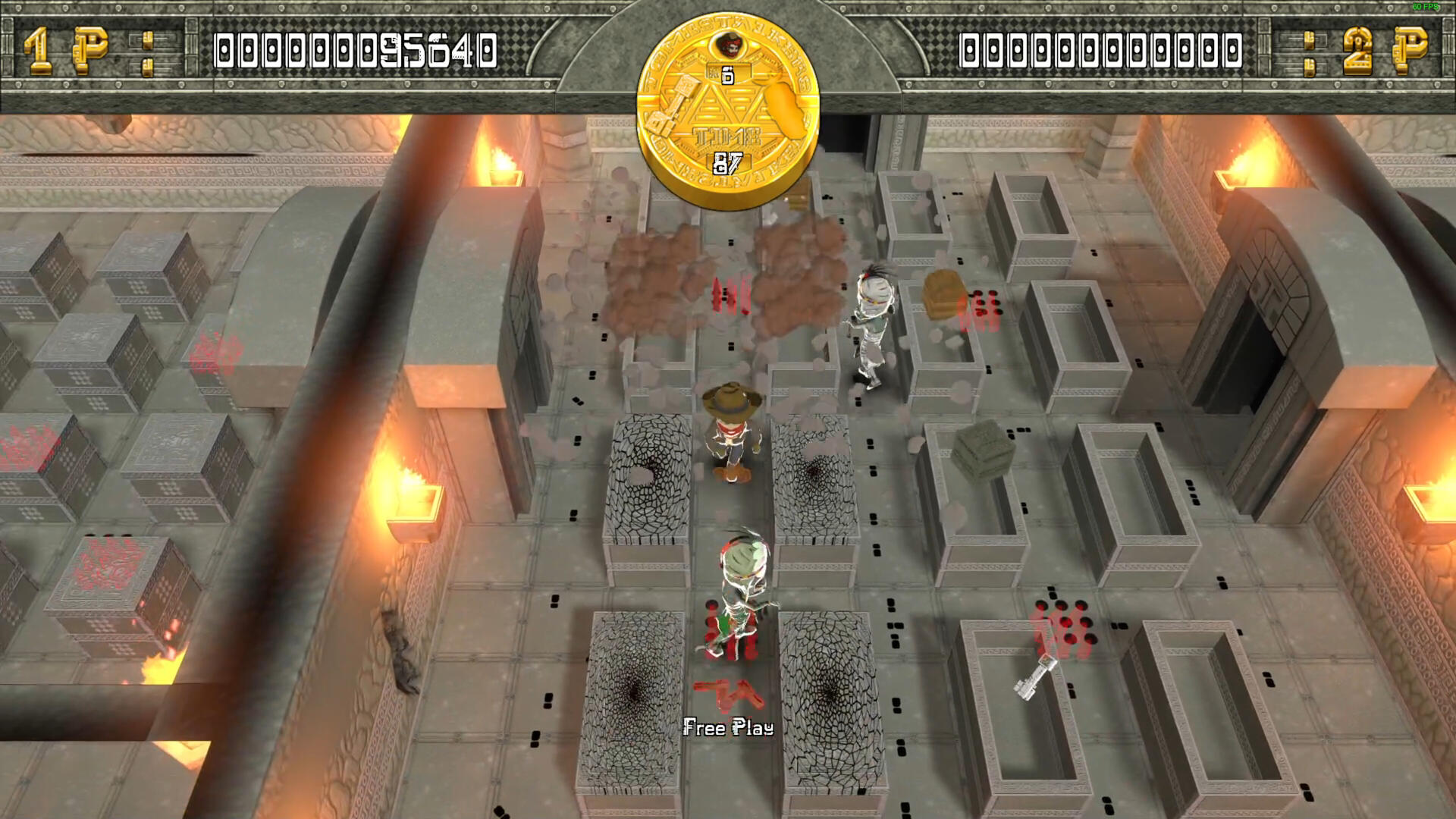The width and height of the screenshot is (1456, 819).
Task: Click the bomb counter 6 on the medallion
Action: click(x=728, y=74)
